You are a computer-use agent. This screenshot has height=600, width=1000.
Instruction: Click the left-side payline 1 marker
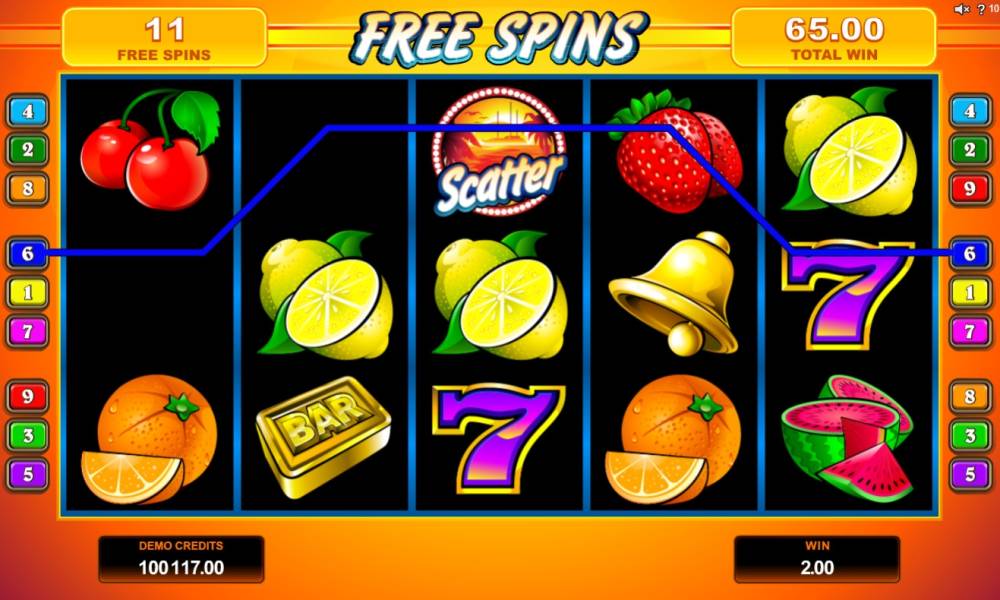27,292
